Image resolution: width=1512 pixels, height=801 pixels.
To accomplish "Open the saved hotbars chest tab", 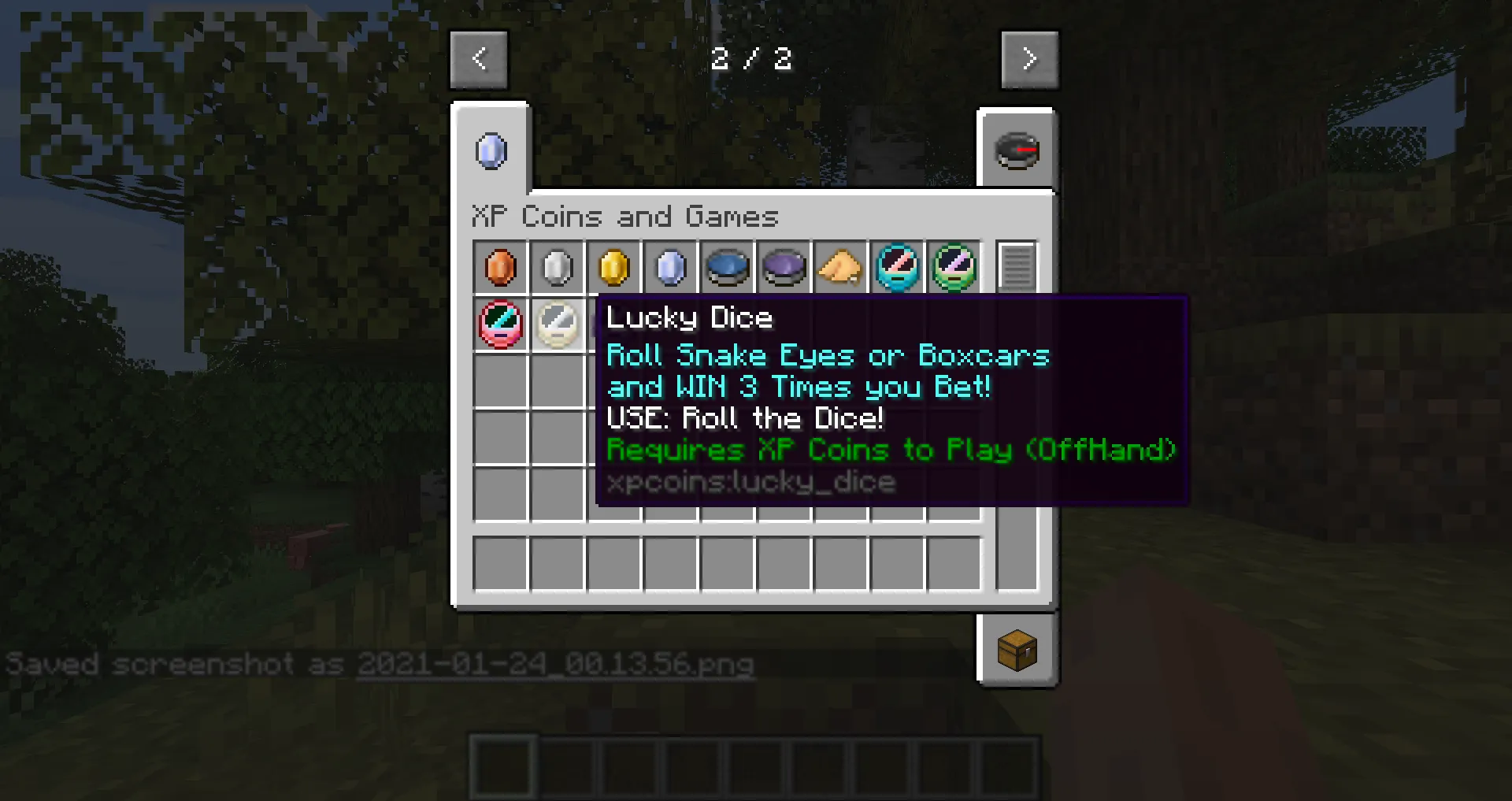I will pos(1017,651).
